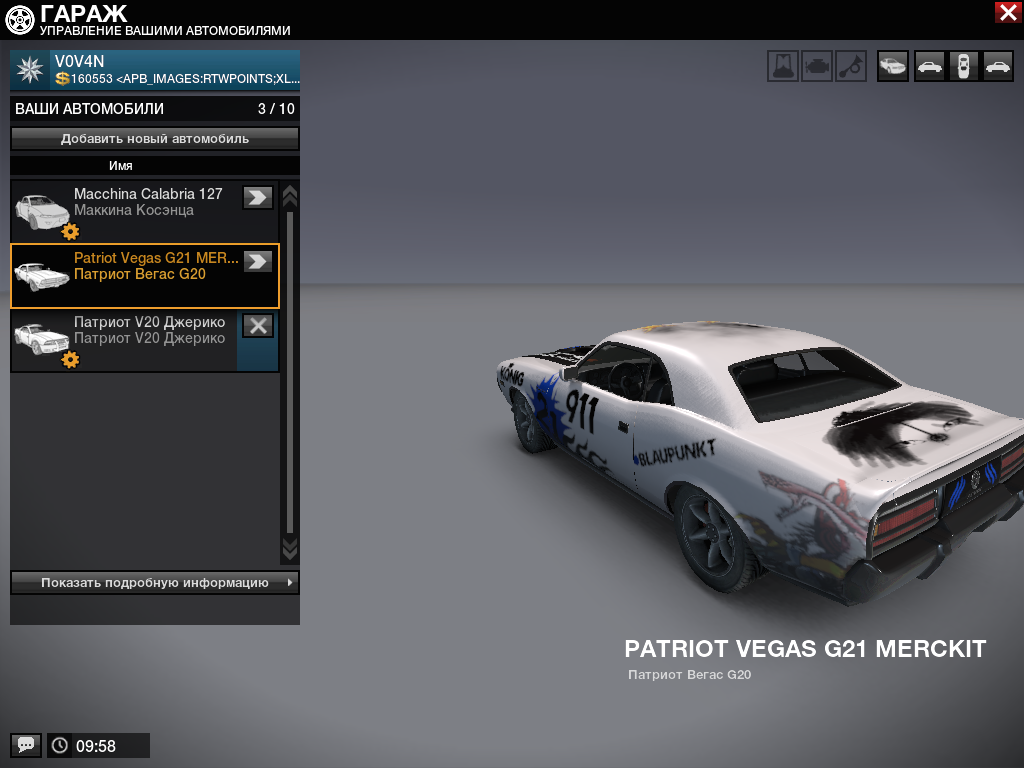Sort the car list by 'Имя' header
1024x768 pixels.
[x=121, y=166]
